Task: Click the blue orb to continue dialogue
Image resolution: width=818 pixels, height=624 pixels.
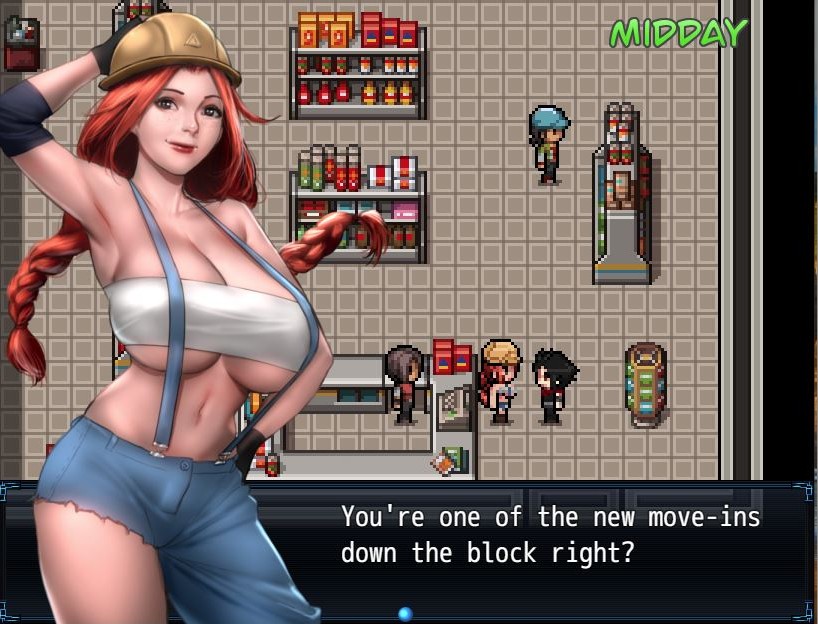Action: 405,613
